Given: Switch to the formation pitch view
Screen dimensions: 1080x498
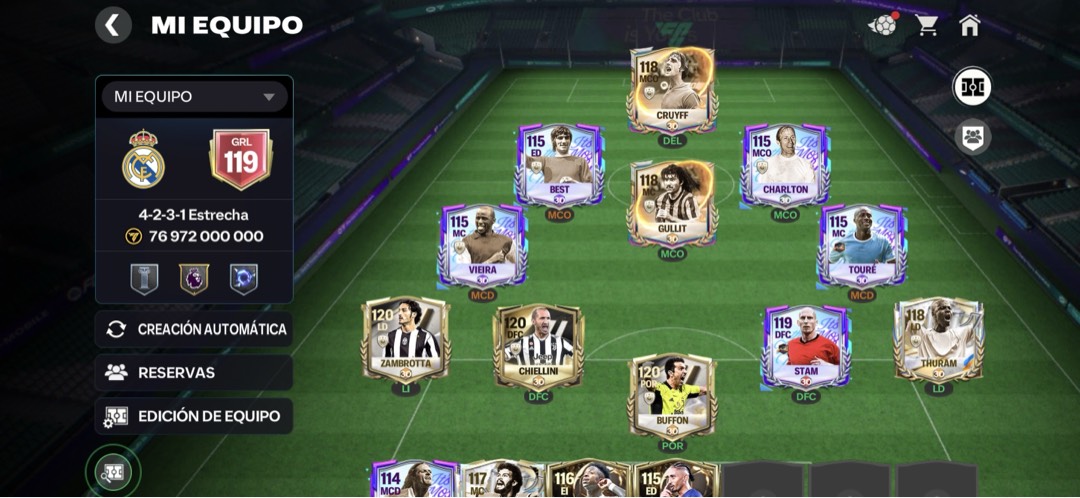Looking at the screenshot, I should (x=971, y=87).
